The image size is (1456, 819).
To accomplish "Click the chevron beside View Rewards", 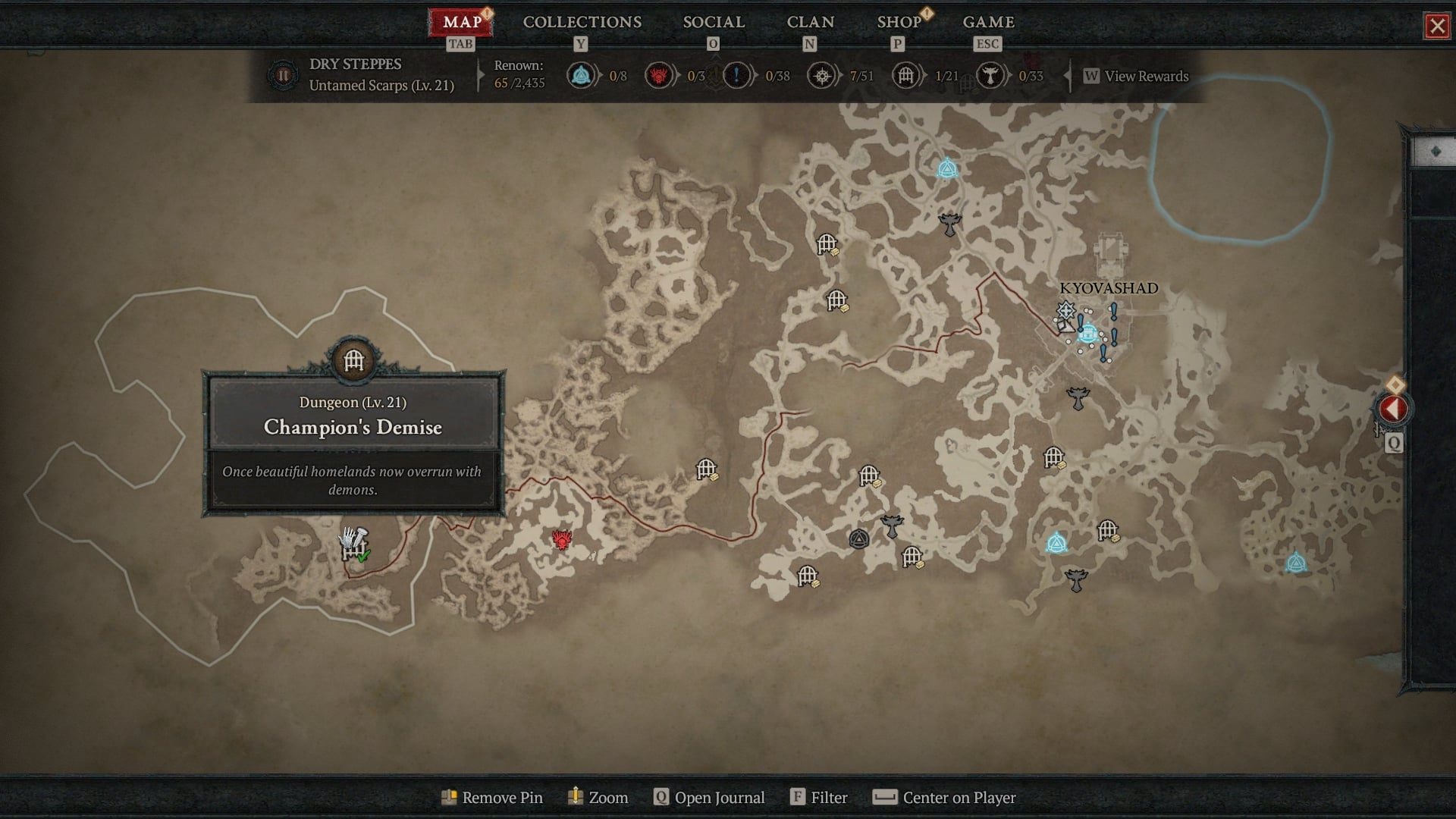I will tap(1068, 76).
